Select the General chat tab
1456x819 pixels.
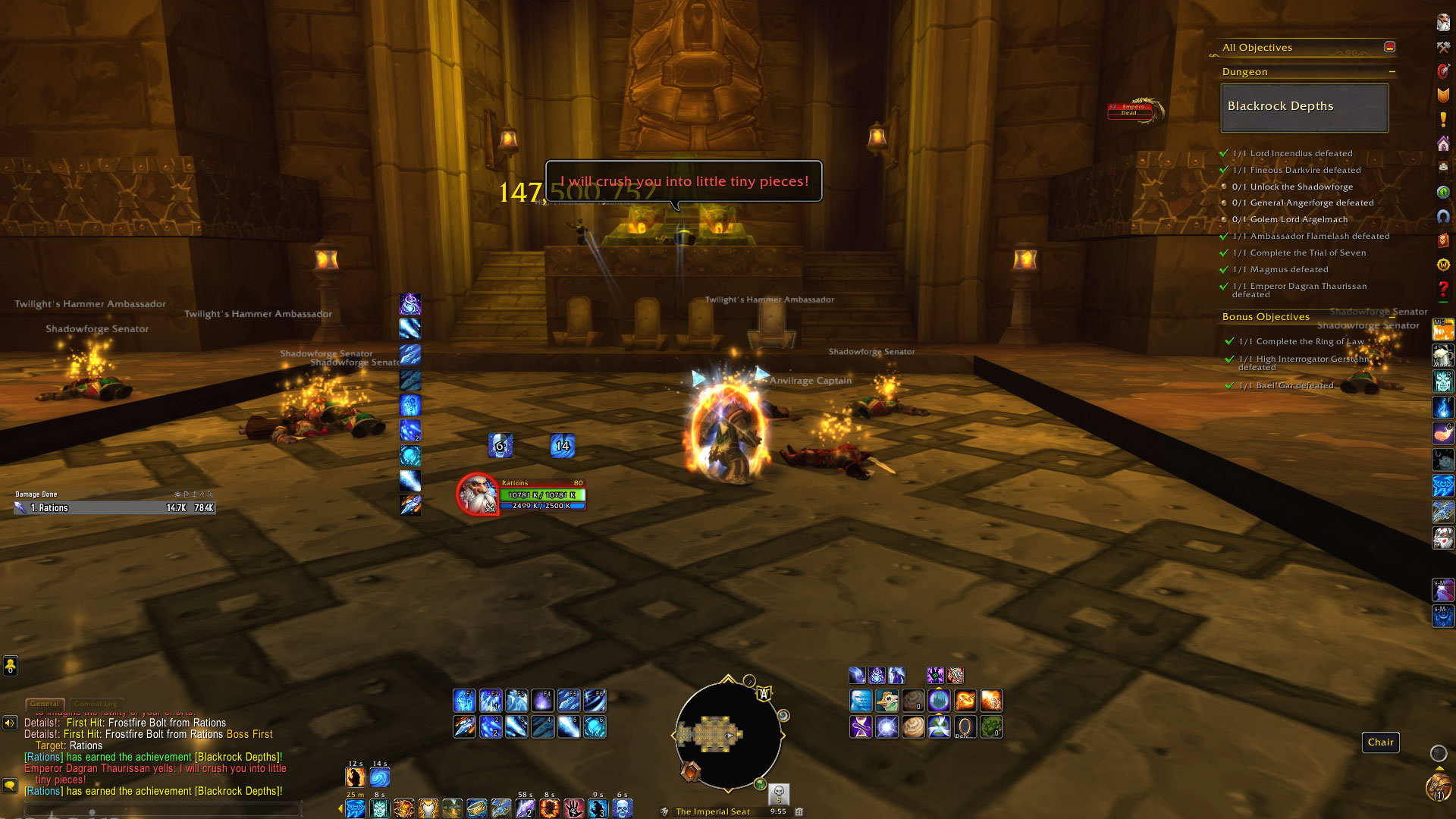(45, 704)
